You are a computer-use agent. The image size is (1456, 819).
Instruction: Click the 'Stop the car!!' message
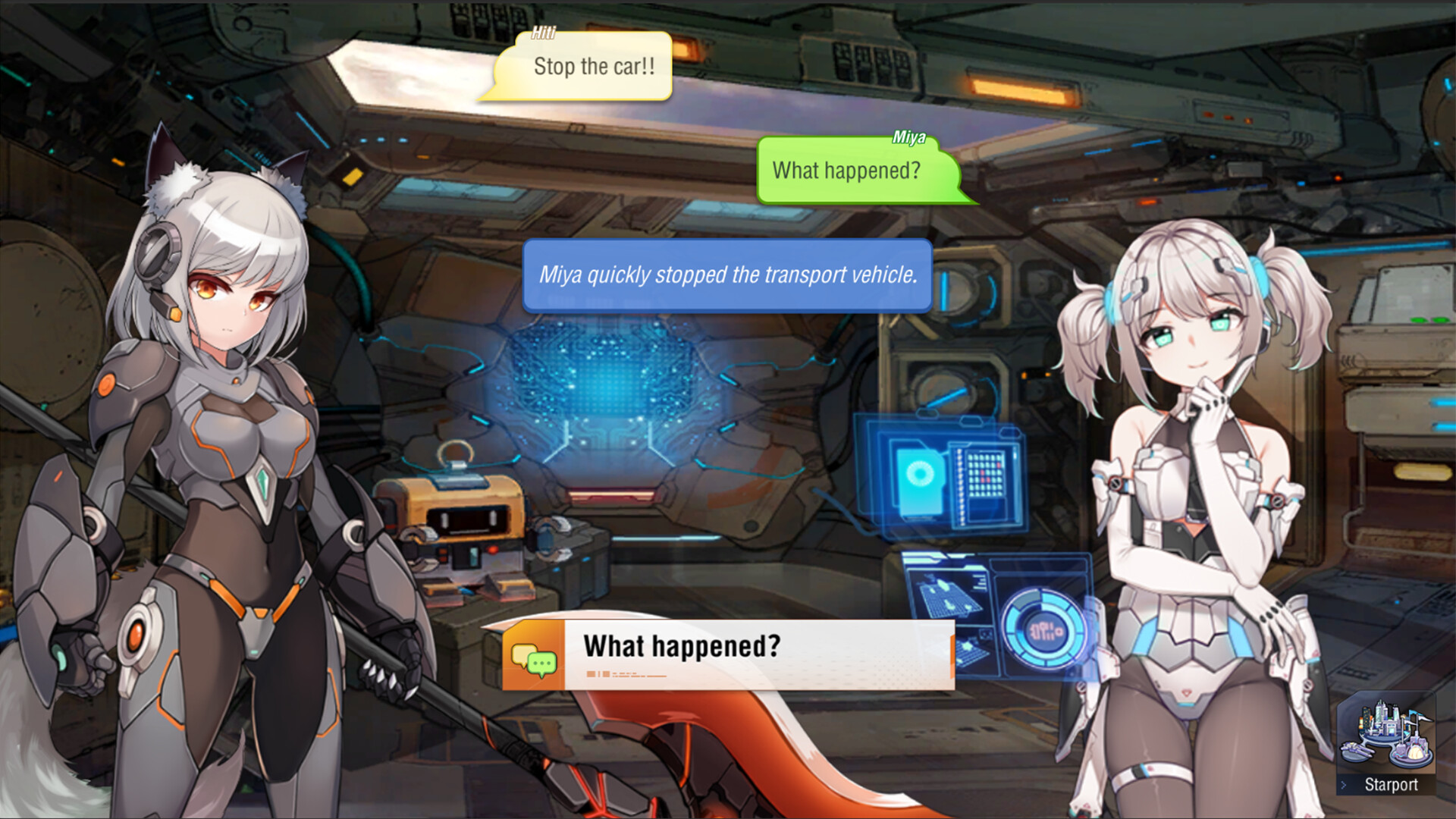click(x=593, y=67)
